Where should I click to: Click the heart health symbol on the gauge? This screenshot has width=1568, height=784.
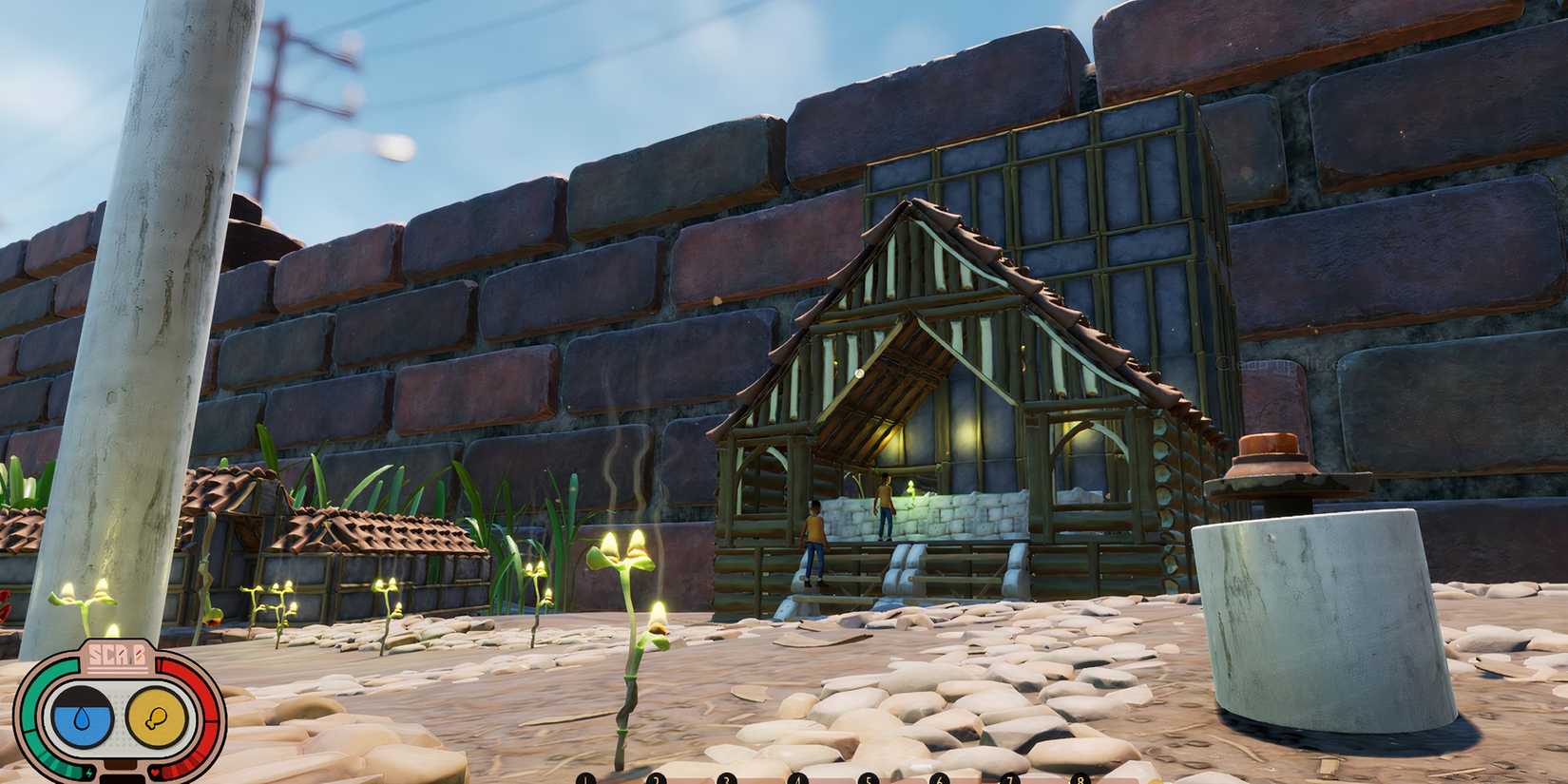154,772
